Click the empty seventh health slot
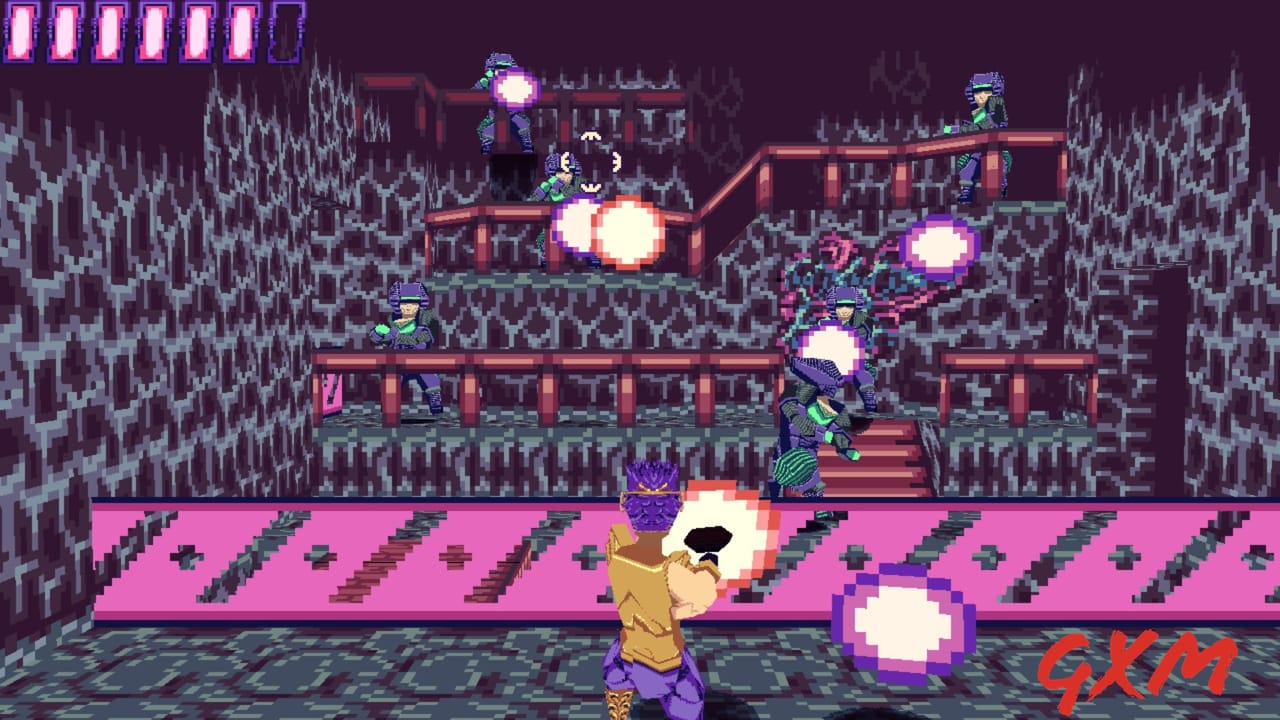This screenshot has width=1280, height=720. click(x=287, y=30)
